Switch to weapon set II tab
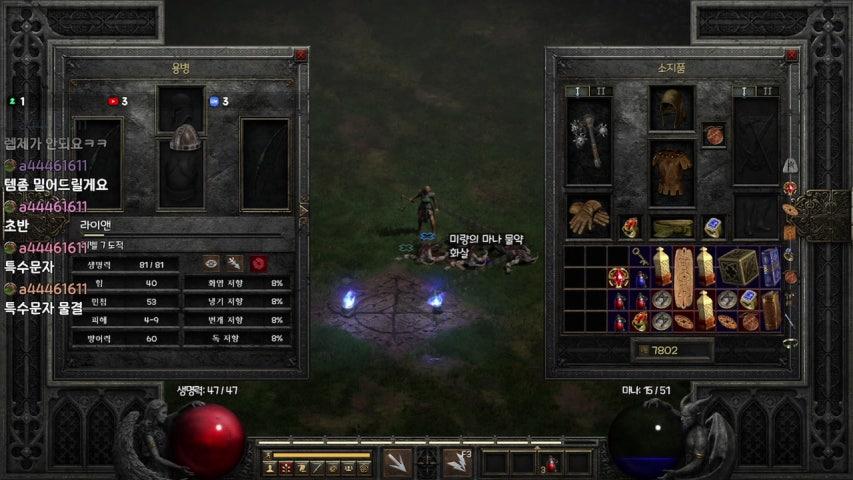The width and height of the screenshot is (853, 480). click(602, 91)
